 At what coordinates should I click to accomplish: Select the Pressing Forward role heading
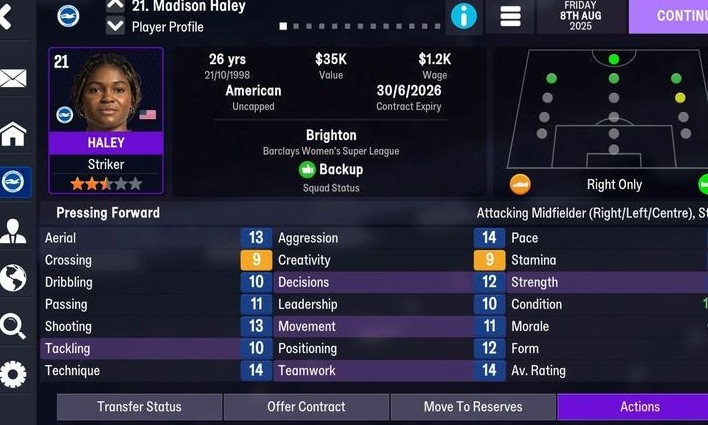[108, 213]
